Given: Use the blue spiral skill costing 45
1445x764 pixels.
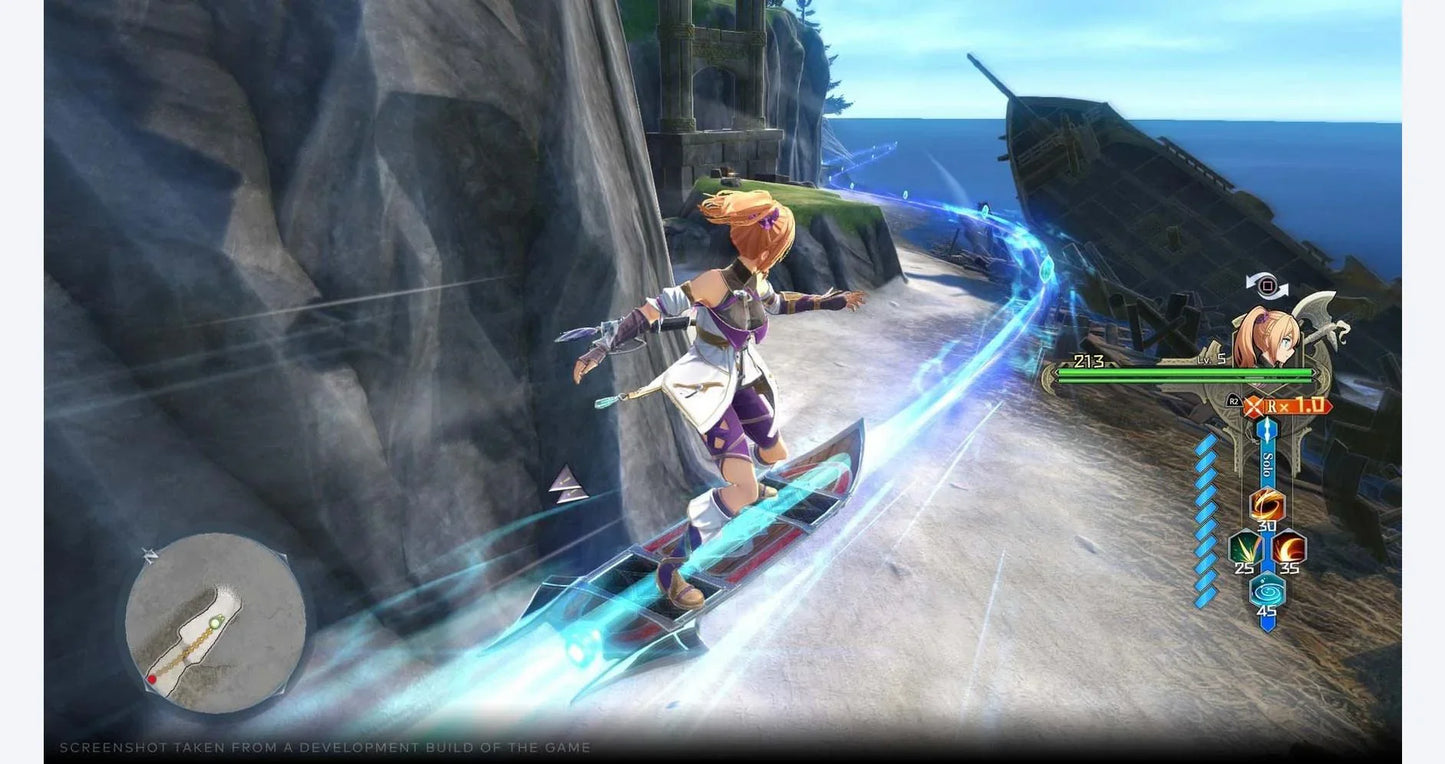Looking at the screenshot, I should point(1267,588).
